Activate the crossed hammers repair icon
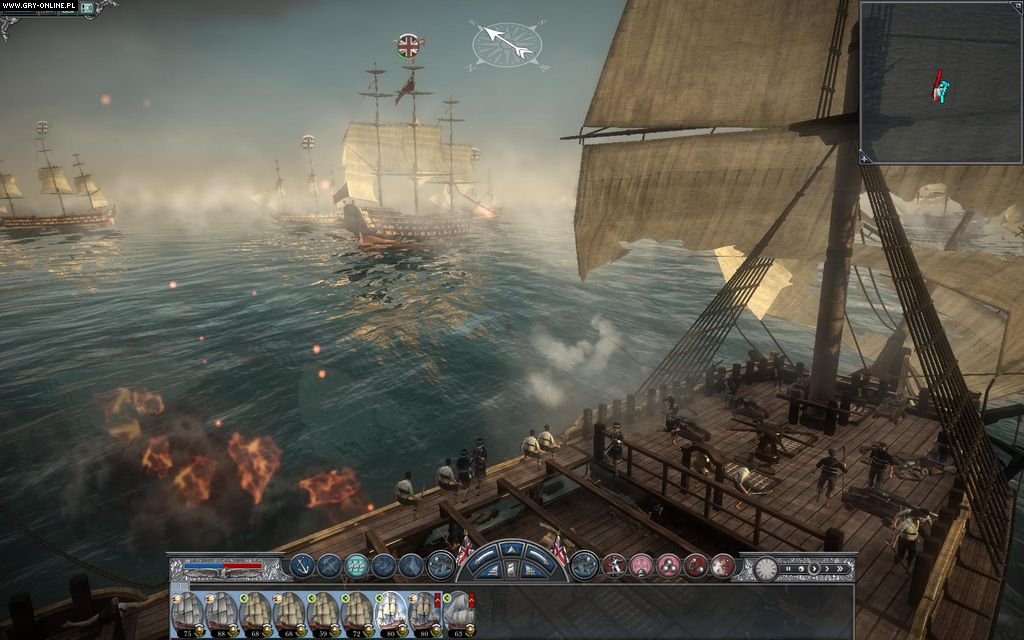 pos(329,566)
